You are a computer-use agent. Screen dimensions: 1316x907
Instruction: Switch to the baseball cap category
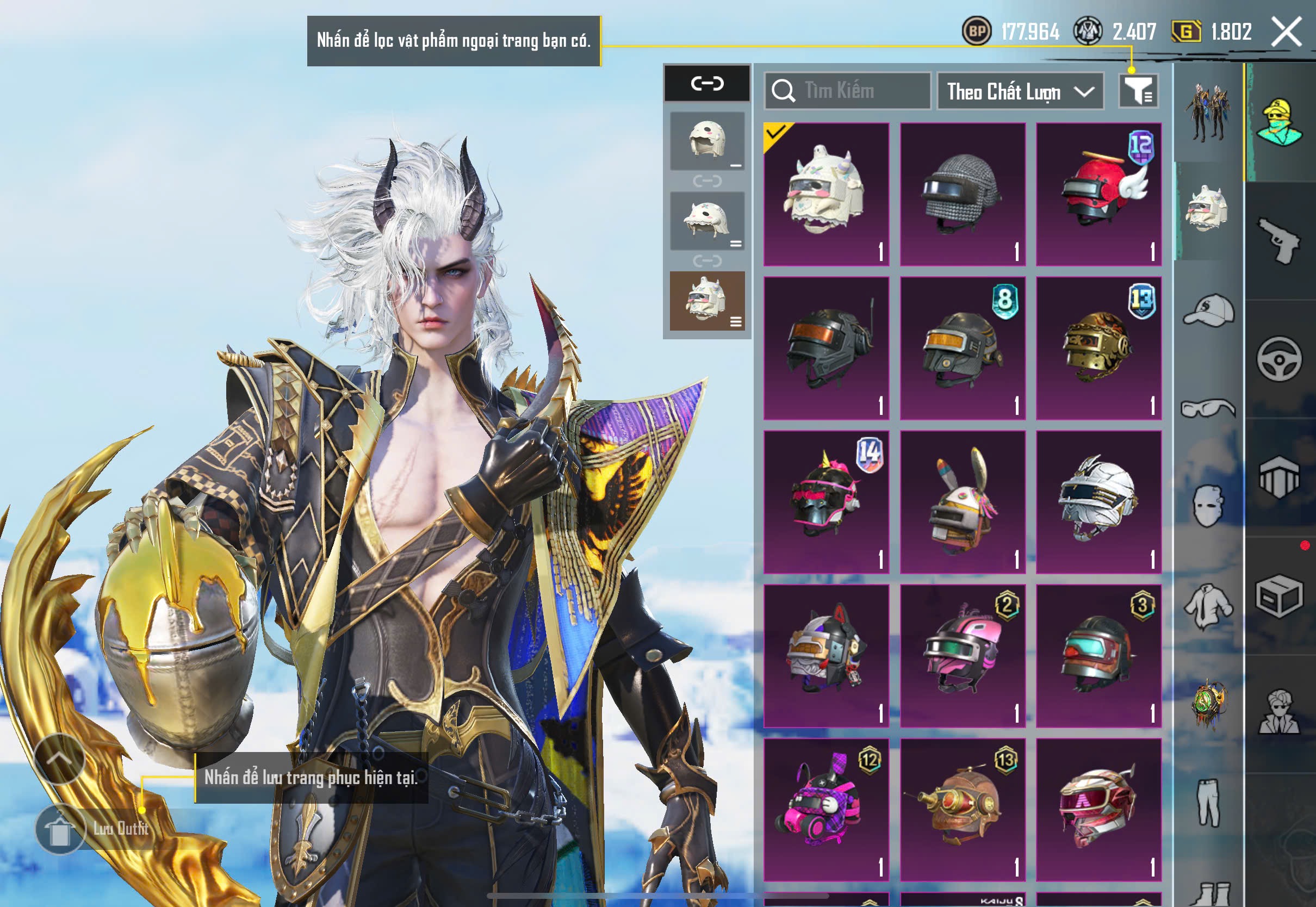click(x=1209, y=312)
